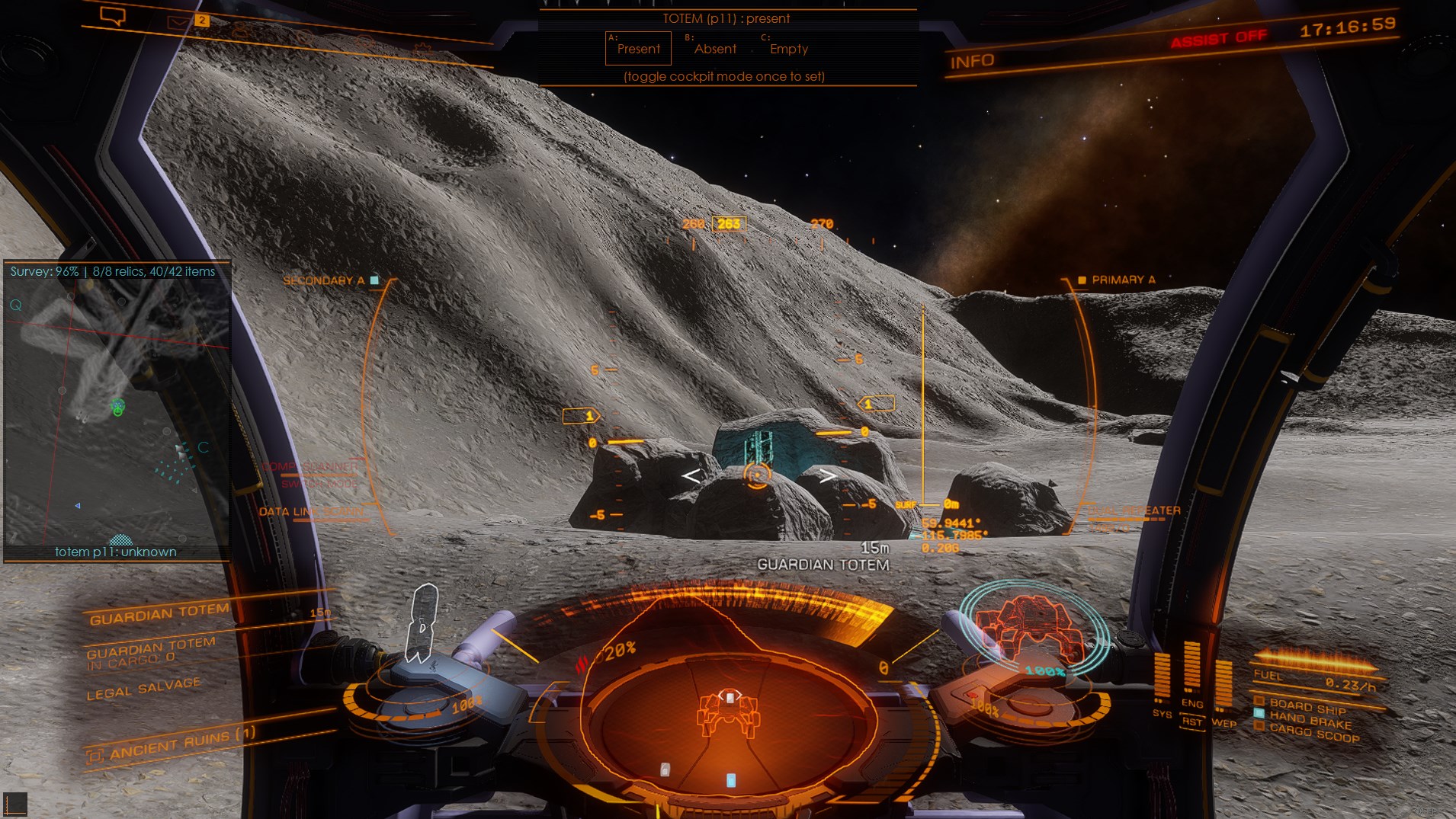Select the Guardian Totem target panel

[x=160, y=613]
